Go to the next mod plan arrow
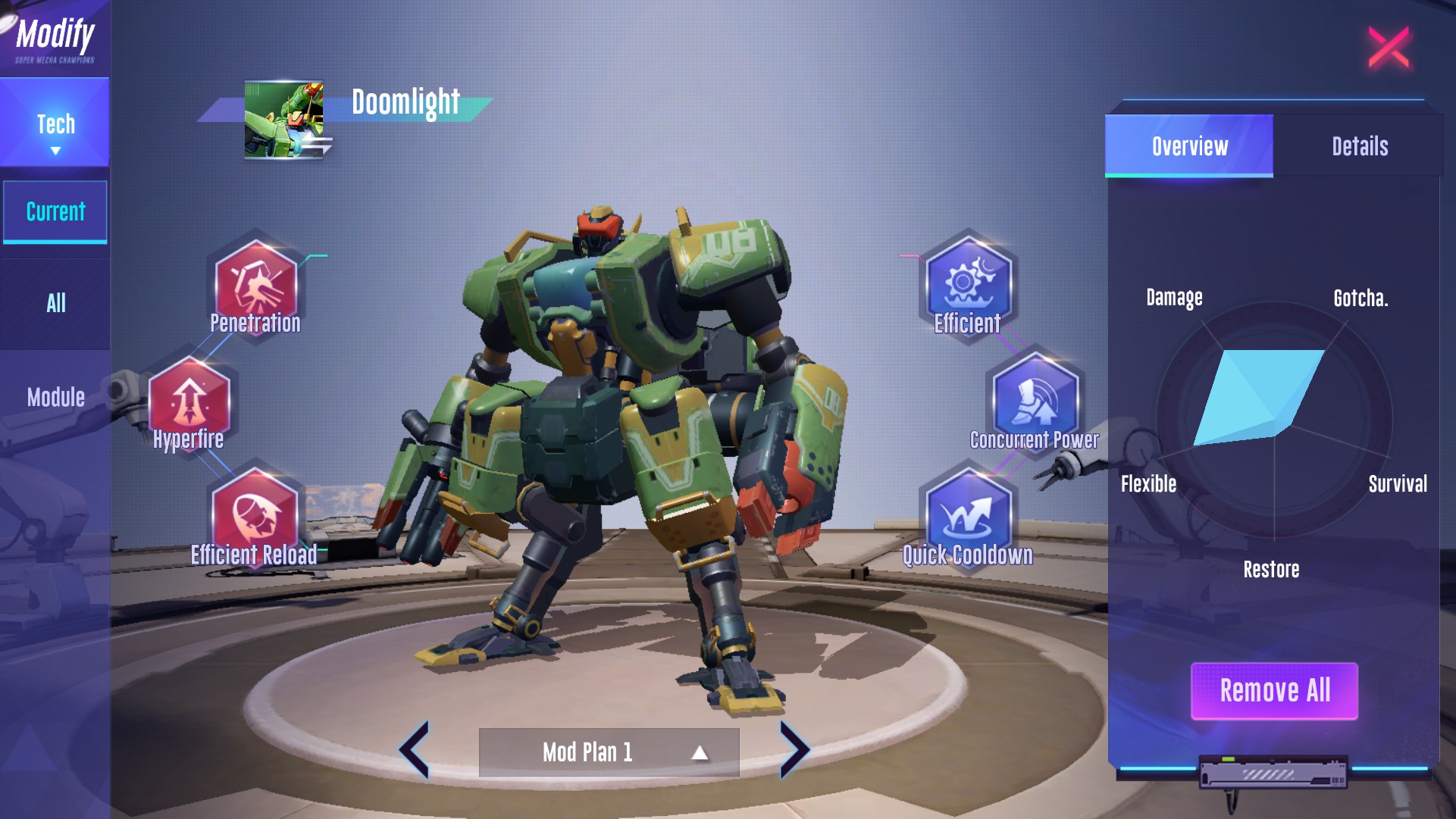Image resolution: width=1456 pixels, height=819 pixels. 794,750
